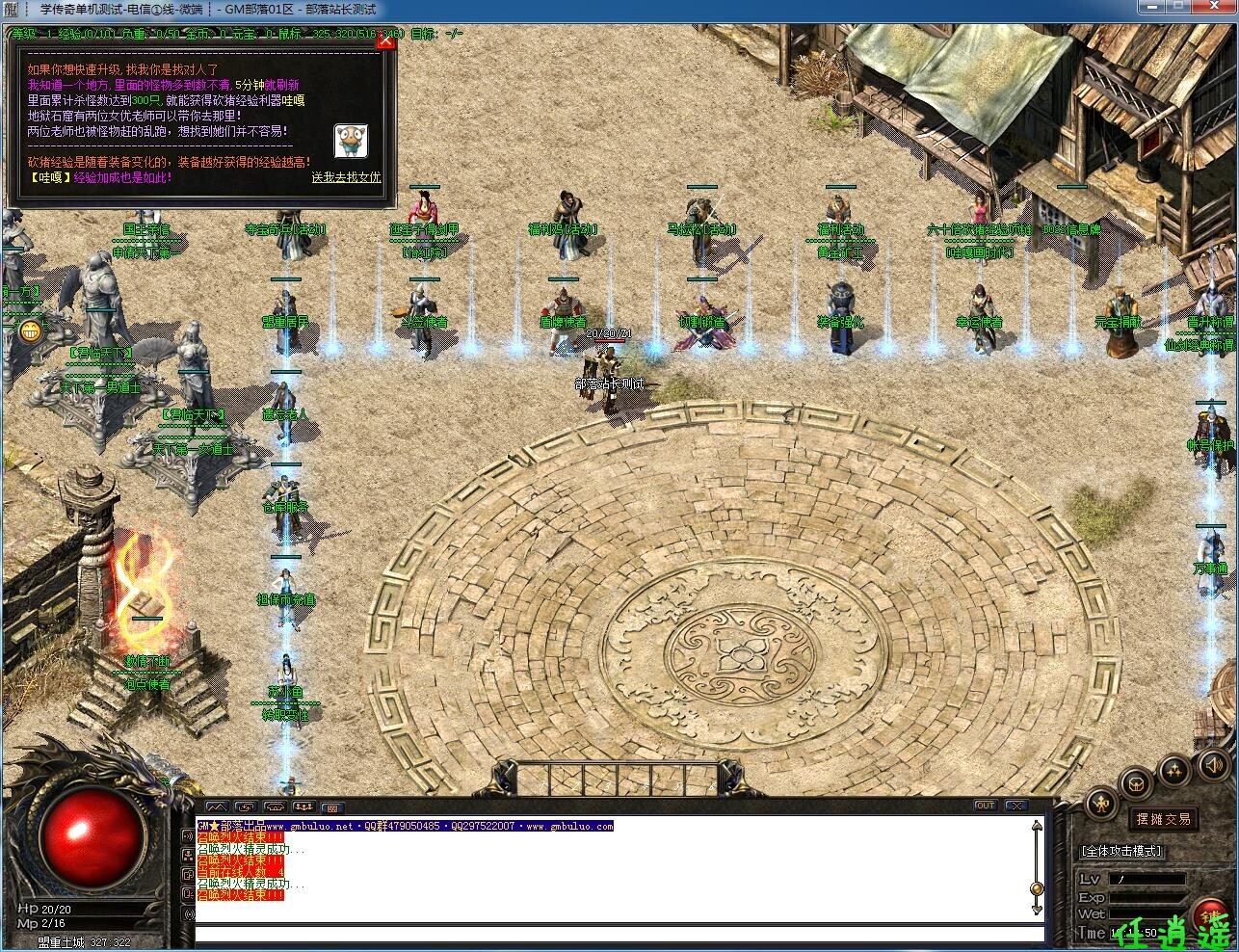
Task: Click the red 铺 button near the Exp bars
Action: pyautogui.click(x=1211, y=913)
